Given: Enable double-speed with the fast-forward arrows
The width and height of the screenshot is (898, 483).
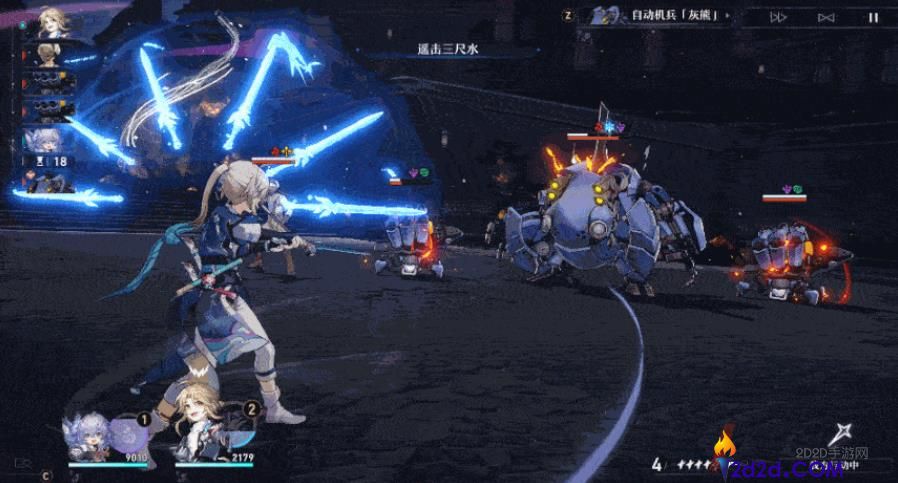Looking at the screenshot, I should pyautogui.click(x=778, y=16).
